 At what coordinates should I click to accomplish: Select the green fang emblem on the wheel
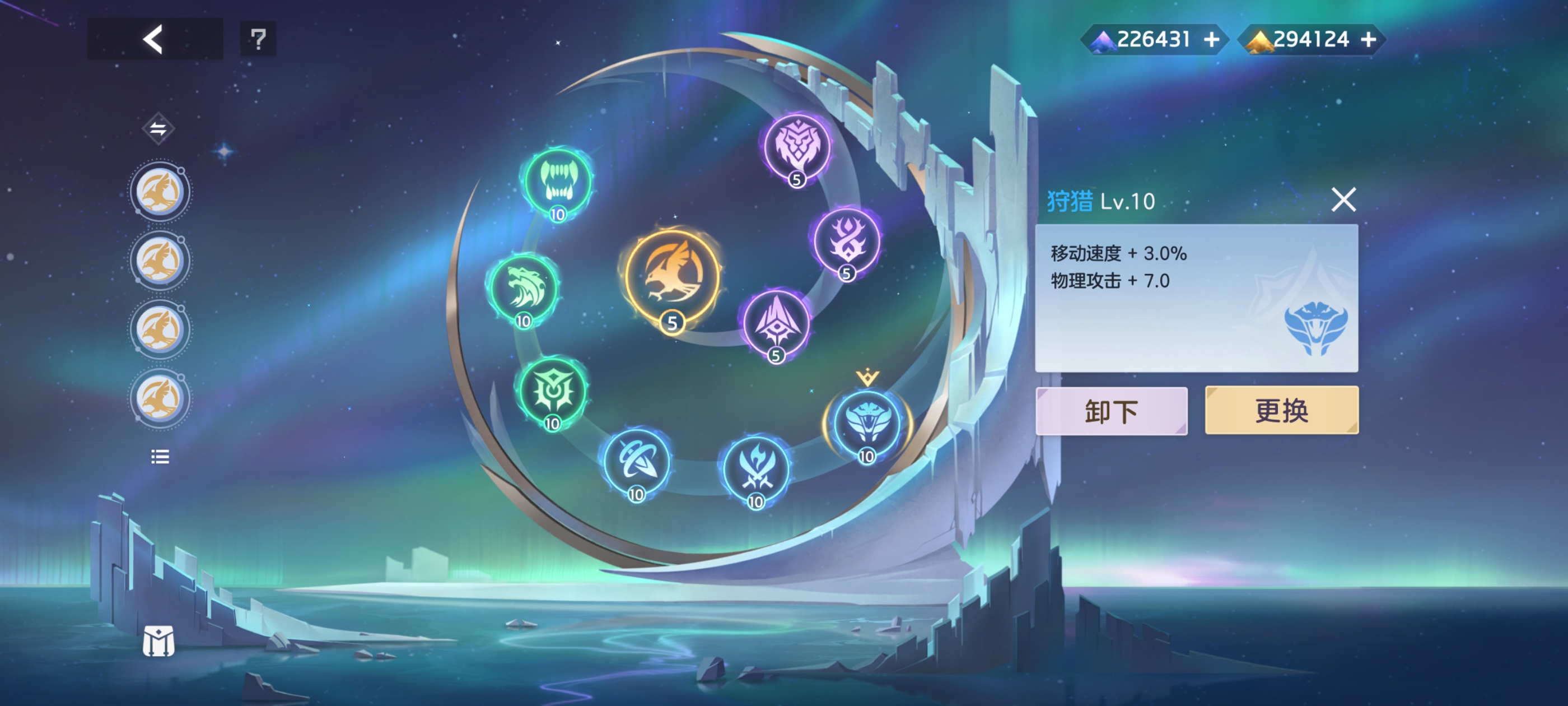tap(558, 182)
